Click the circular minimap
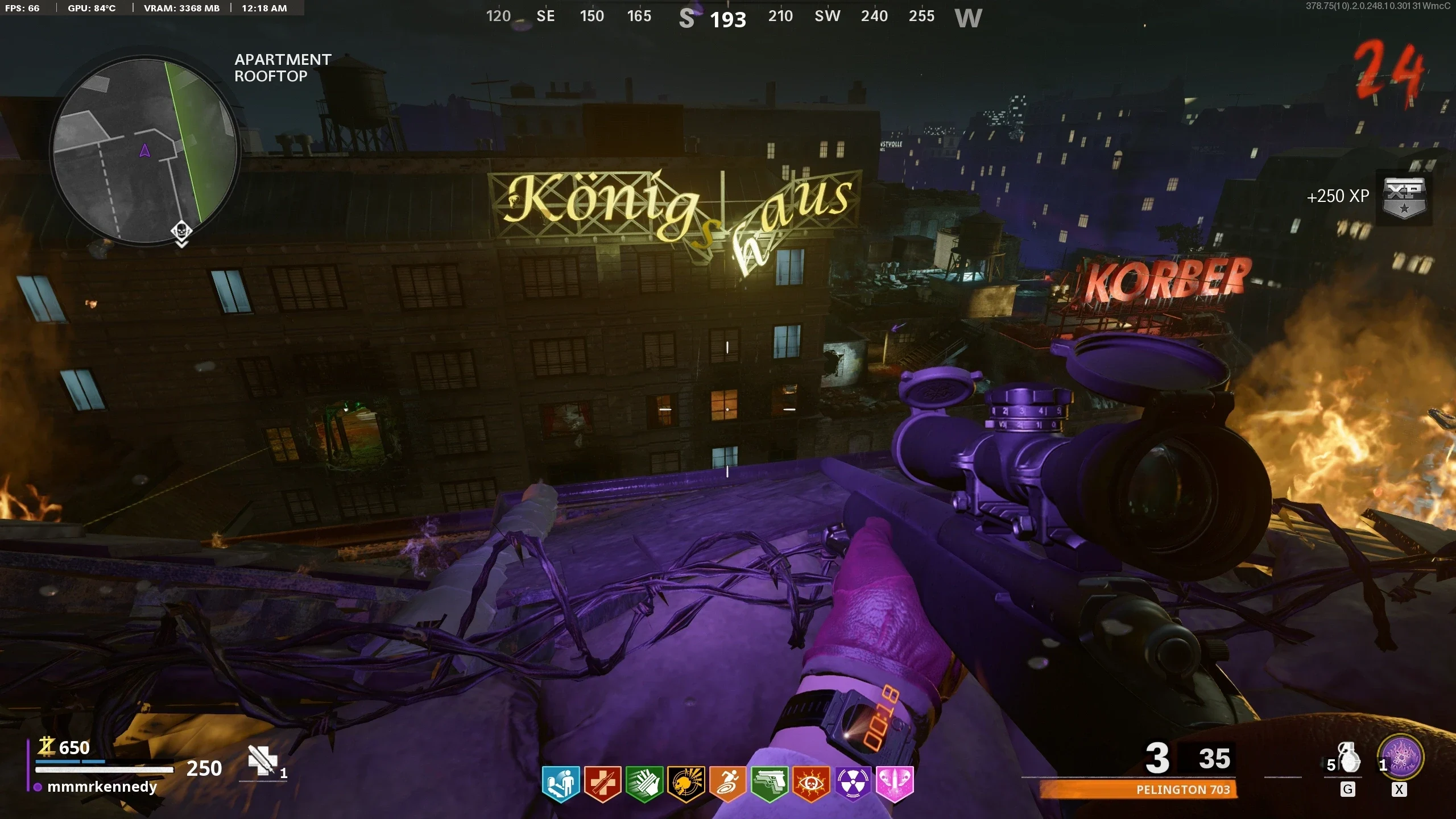This screenshot has height=819, width=1456. (145, 151)
